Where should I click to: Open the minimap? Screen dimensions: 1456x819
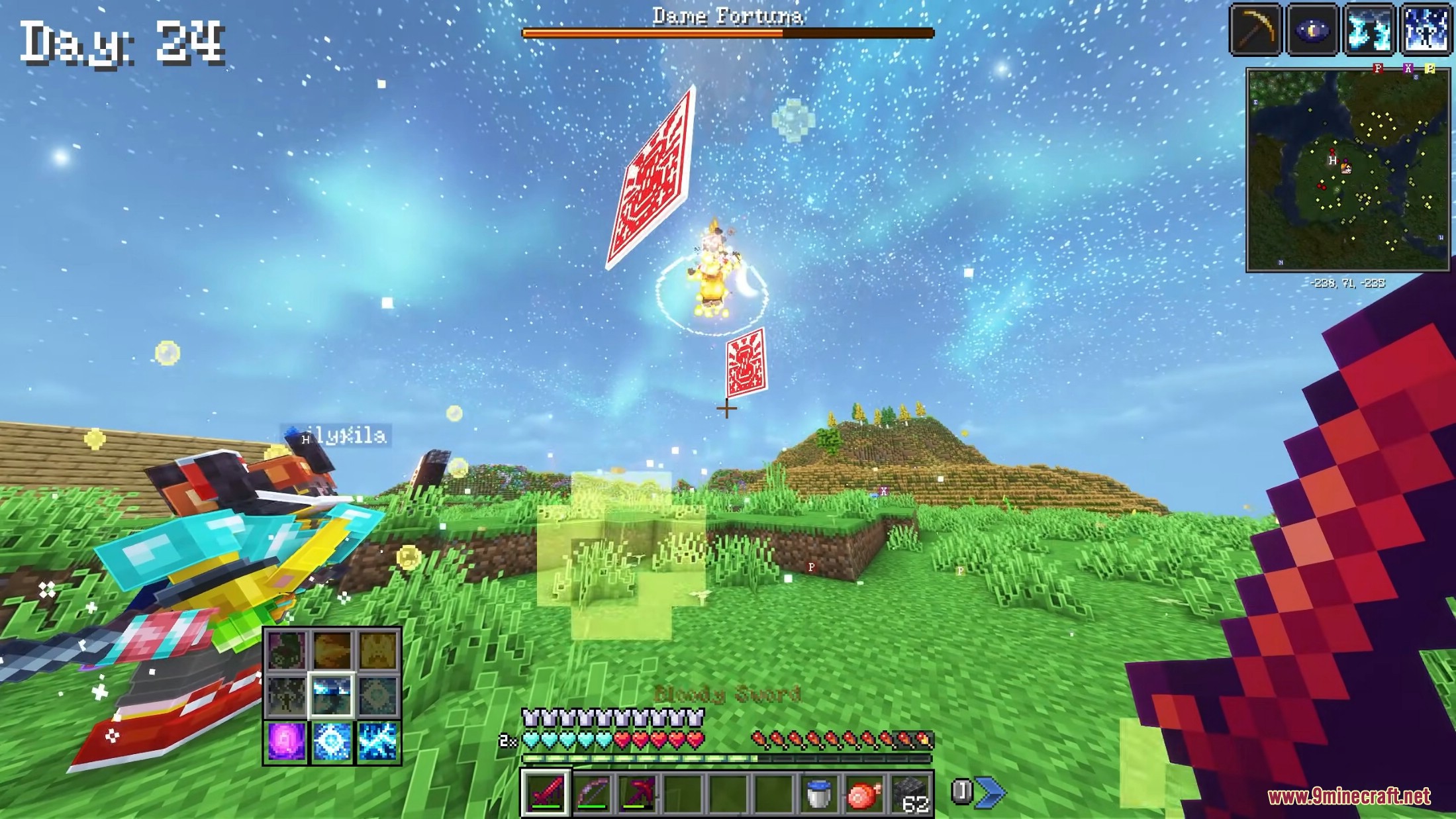point(1347,170)
